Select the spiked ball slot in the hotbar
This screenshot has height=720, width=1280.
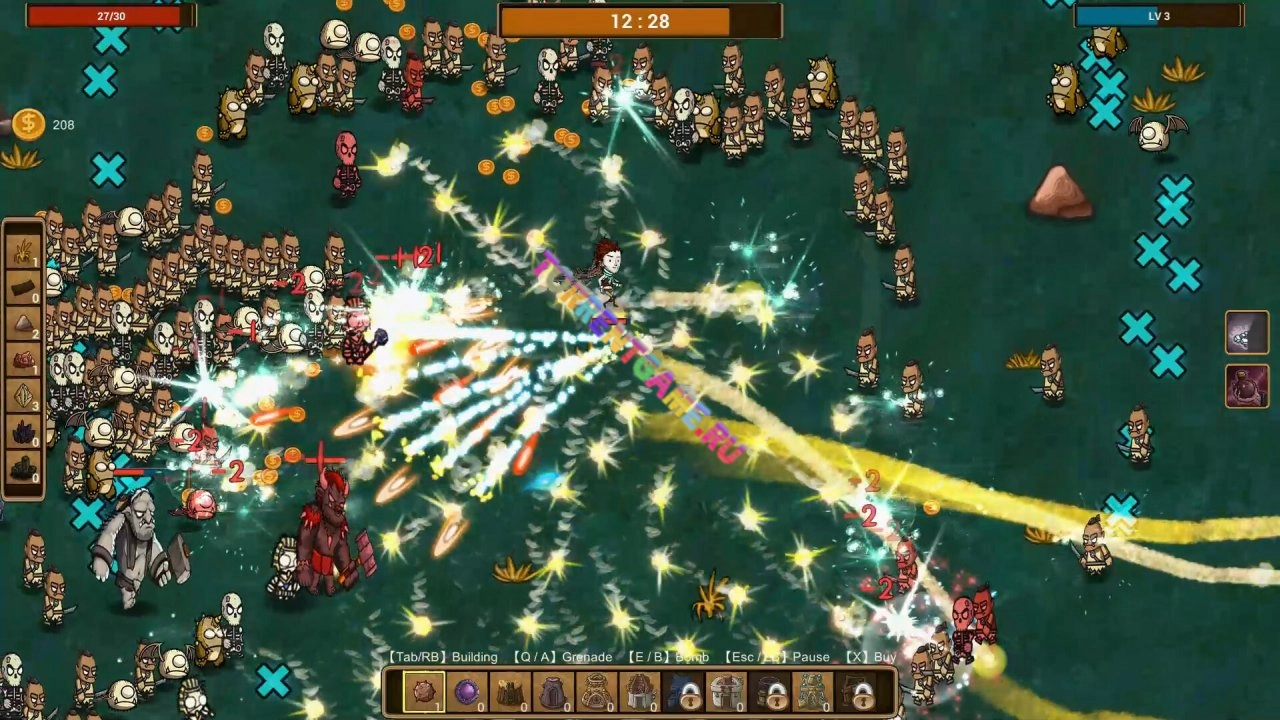[422, 692]
